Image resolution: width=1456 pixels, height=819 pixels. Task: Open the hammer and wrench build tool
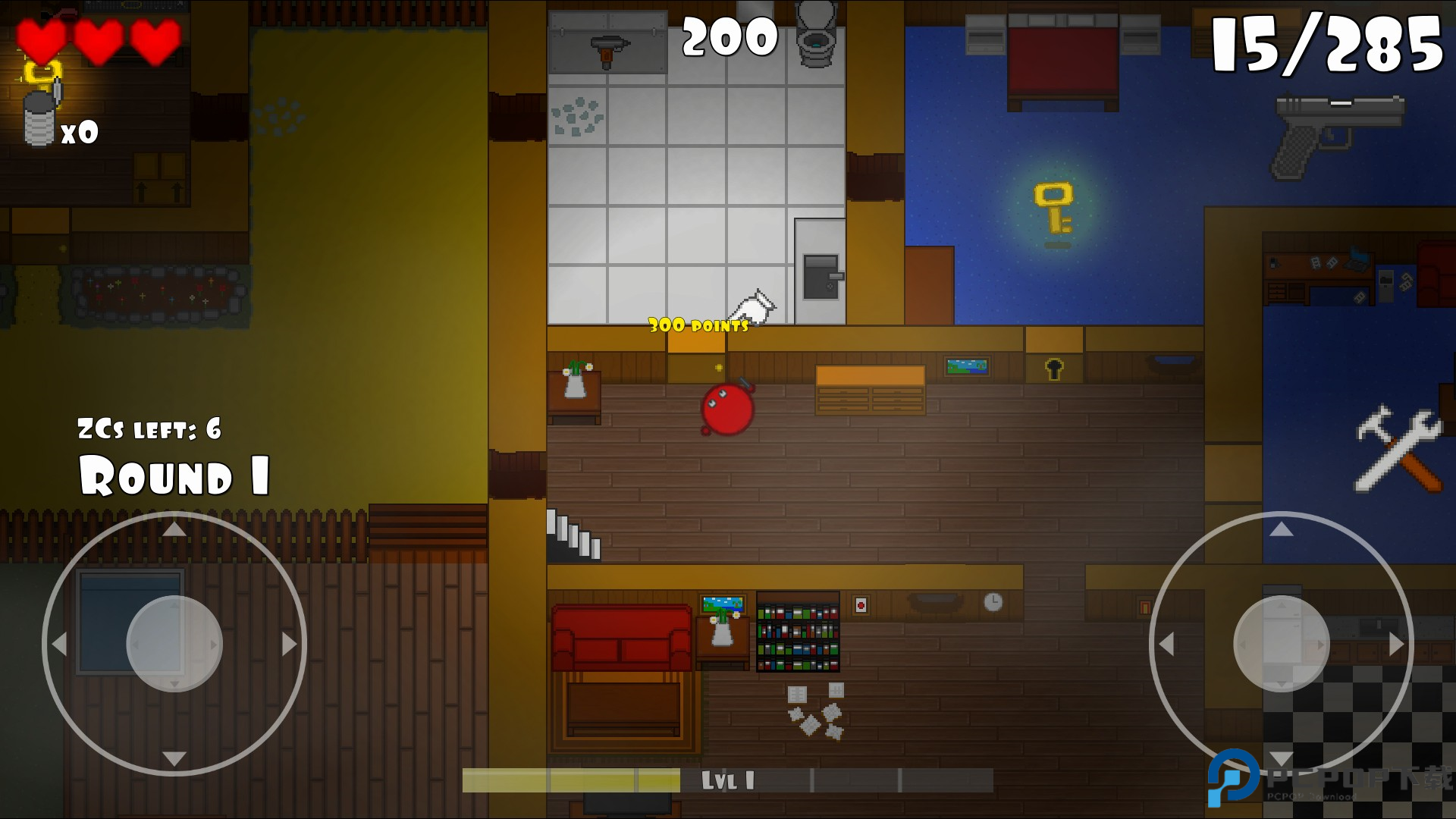[x=1398, y=449]
